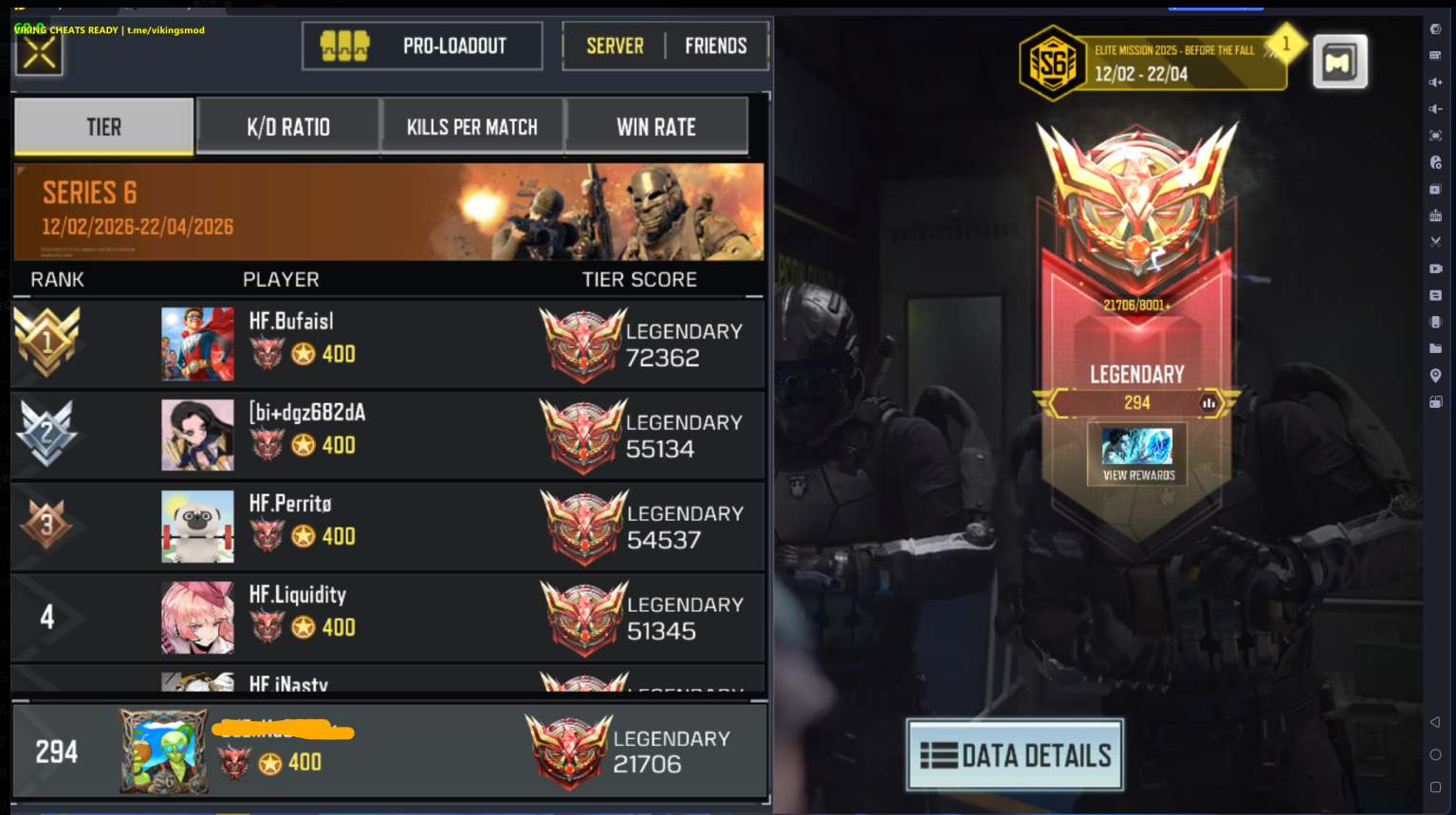Open the Pro-Loadout panel
Screen dimensions: 1456x815
coord(421,45)
